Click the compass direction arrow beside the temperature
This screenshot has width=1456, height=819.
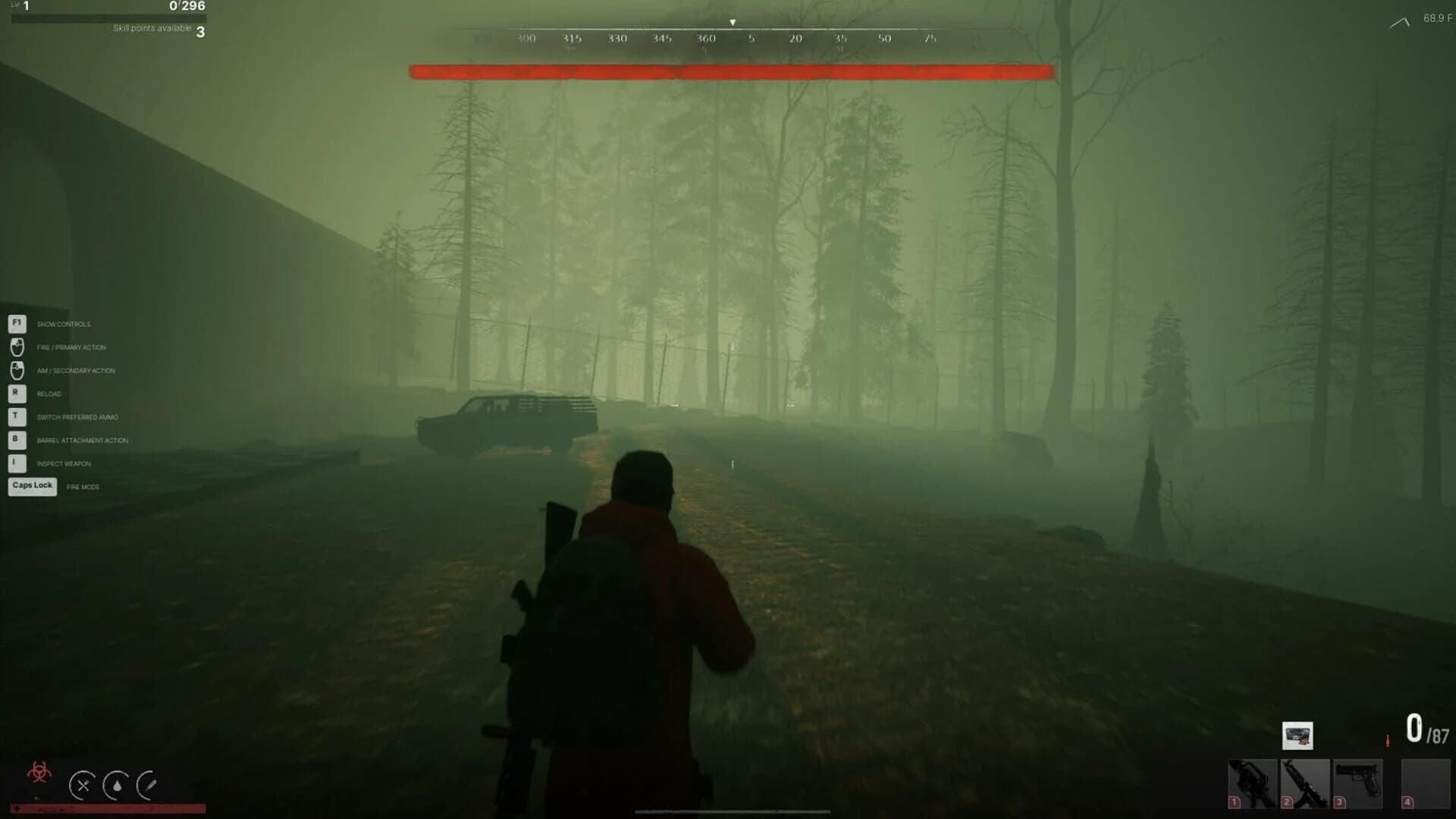1399,21
